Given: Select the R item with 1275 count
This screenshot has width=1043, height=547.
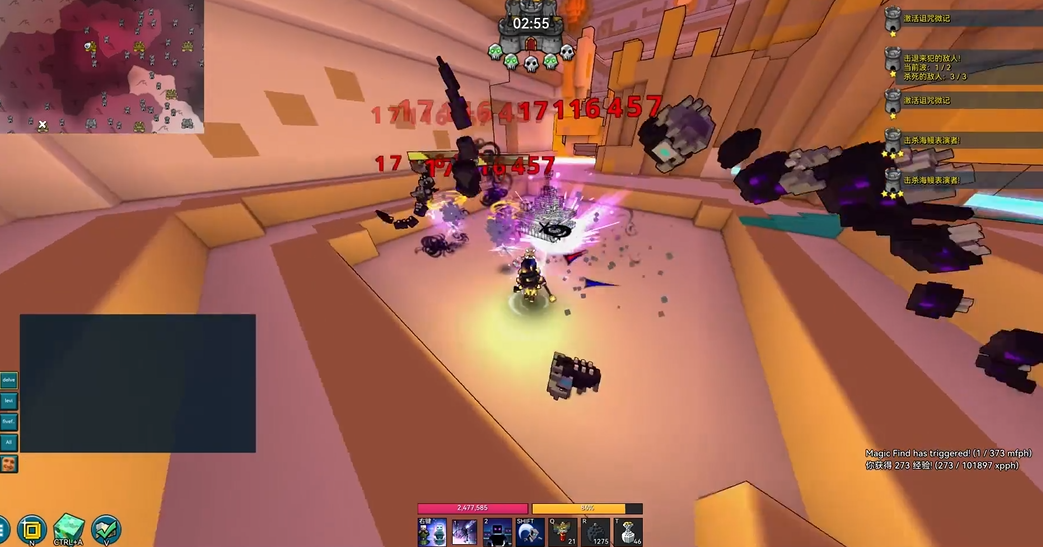Looking at the screenshot, I should pyautogui.click(x=595, y=532).
